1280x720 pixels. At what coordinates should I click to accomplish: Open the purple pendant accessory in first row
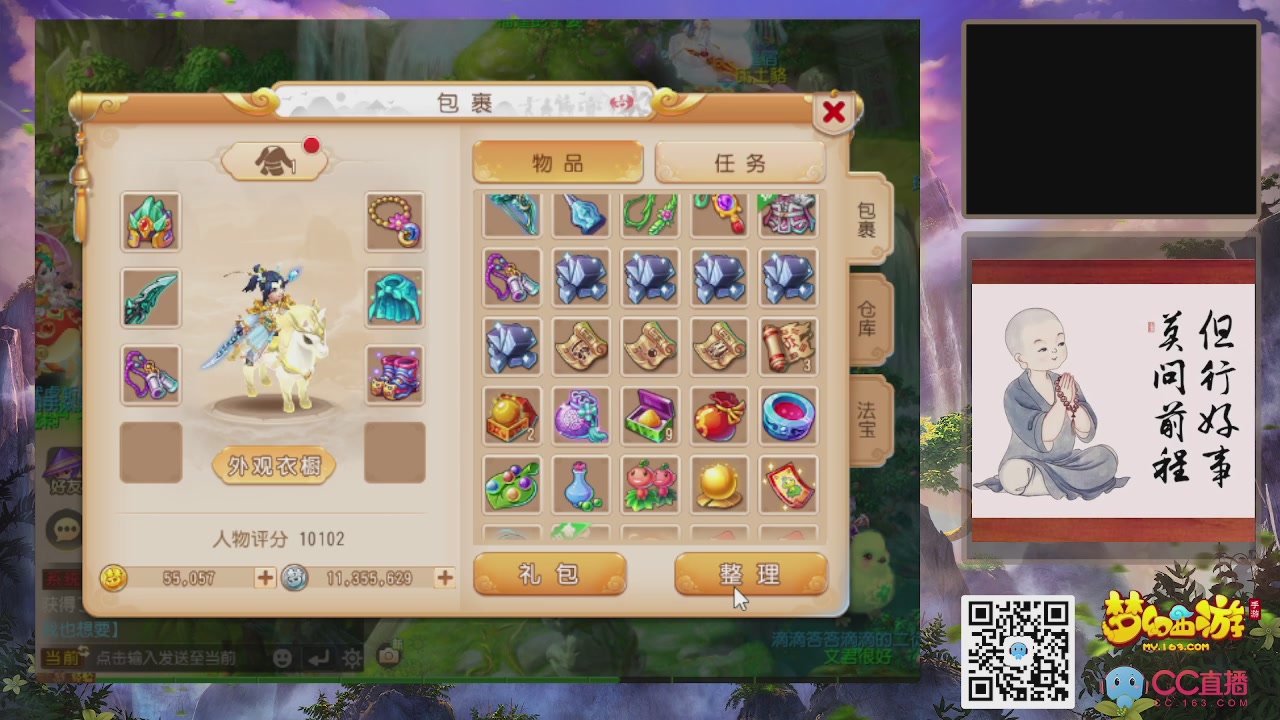pyautogui.click(x=719, y=215)
